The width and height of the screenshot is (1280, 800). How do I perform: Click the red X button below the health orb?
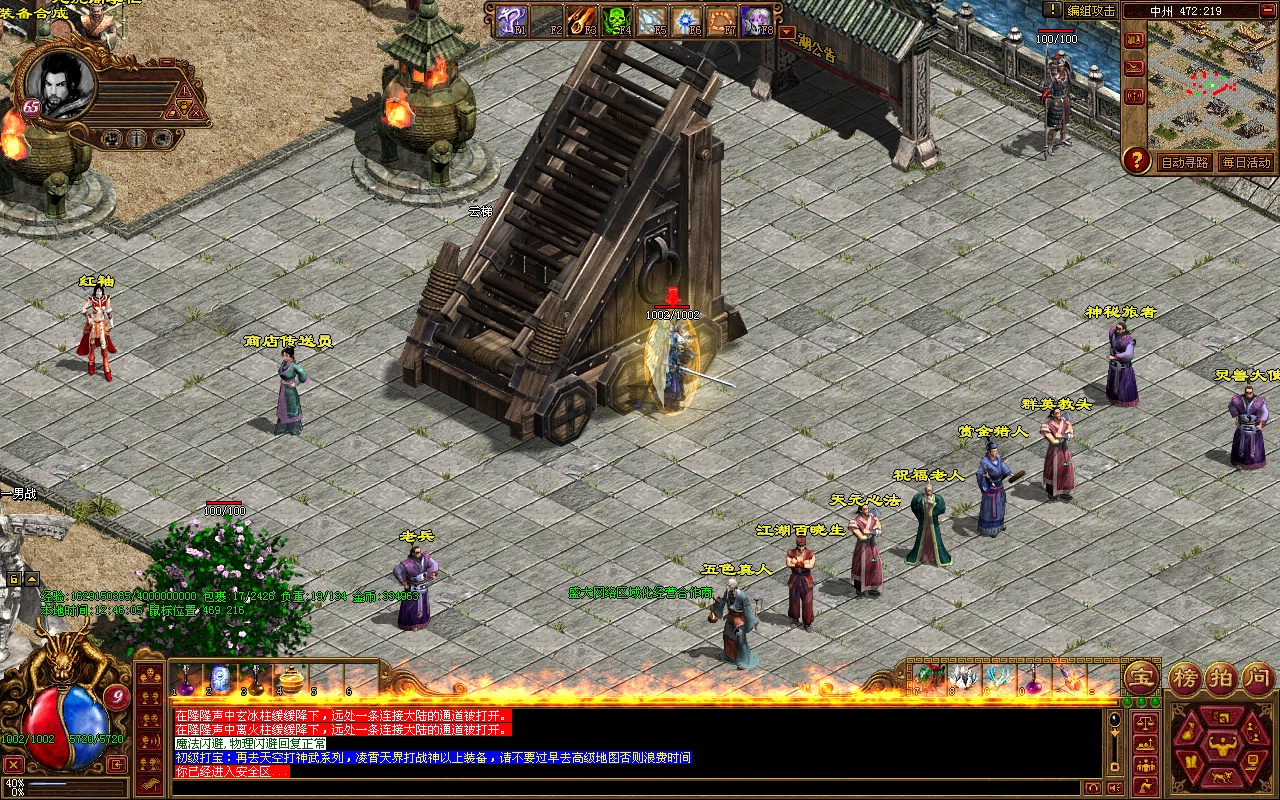[14, 765]
